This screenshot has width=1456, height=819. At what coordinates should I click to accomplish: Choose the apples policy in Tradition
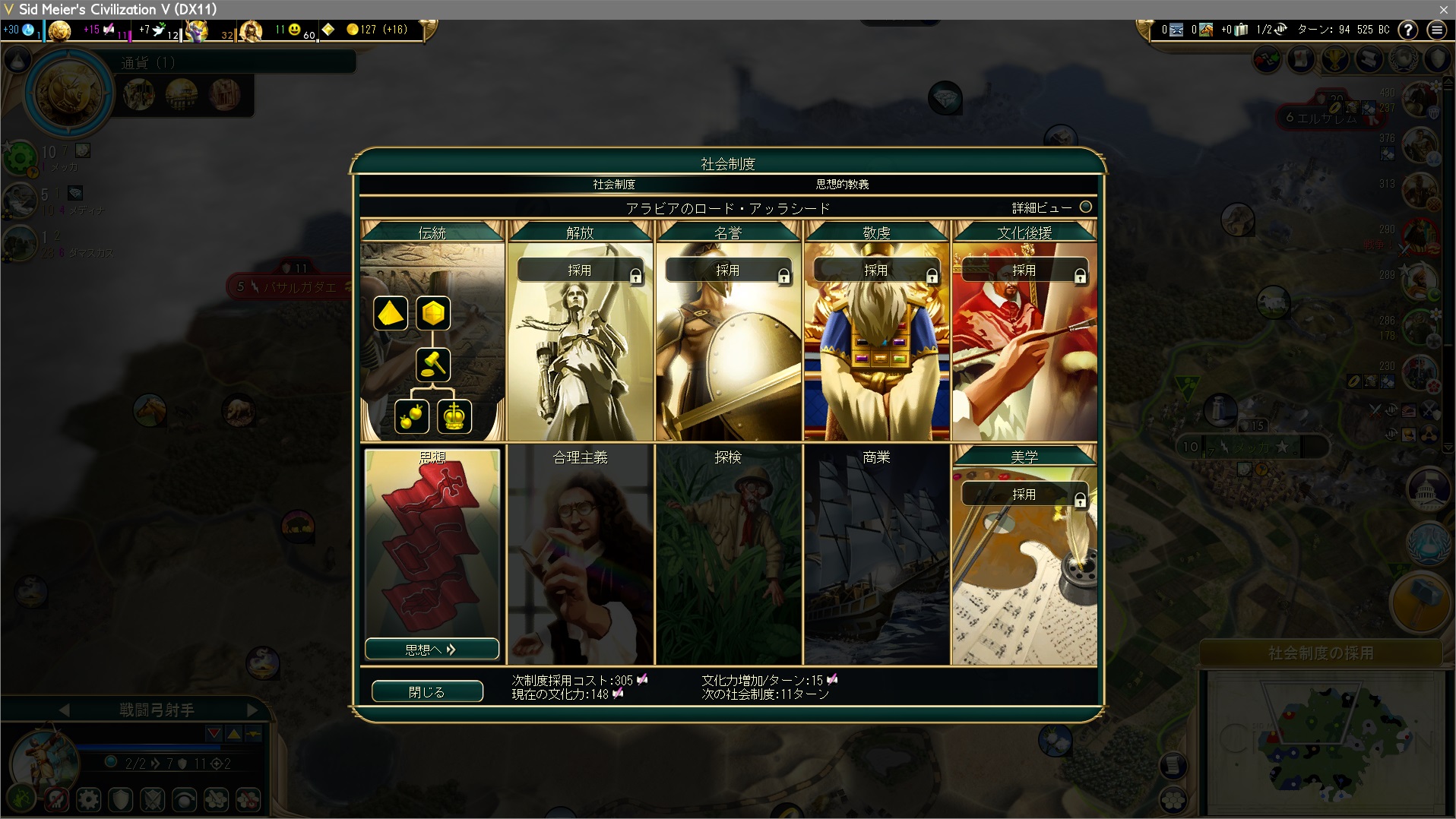[x=412, y=416]
